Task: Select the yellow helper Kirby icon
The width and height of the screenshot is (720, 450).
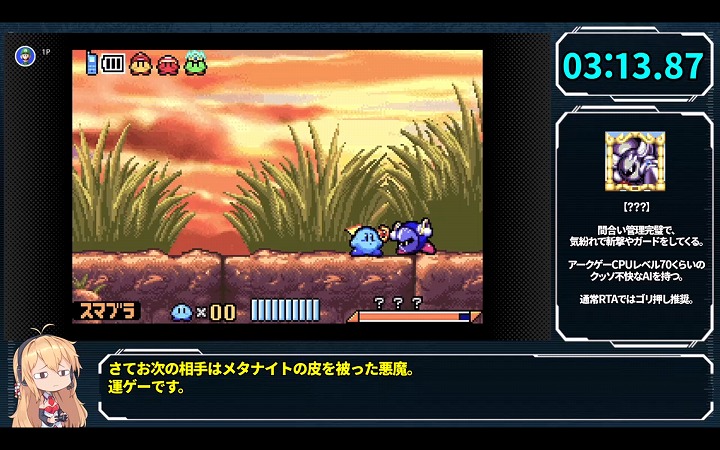Action: [139, 65]
